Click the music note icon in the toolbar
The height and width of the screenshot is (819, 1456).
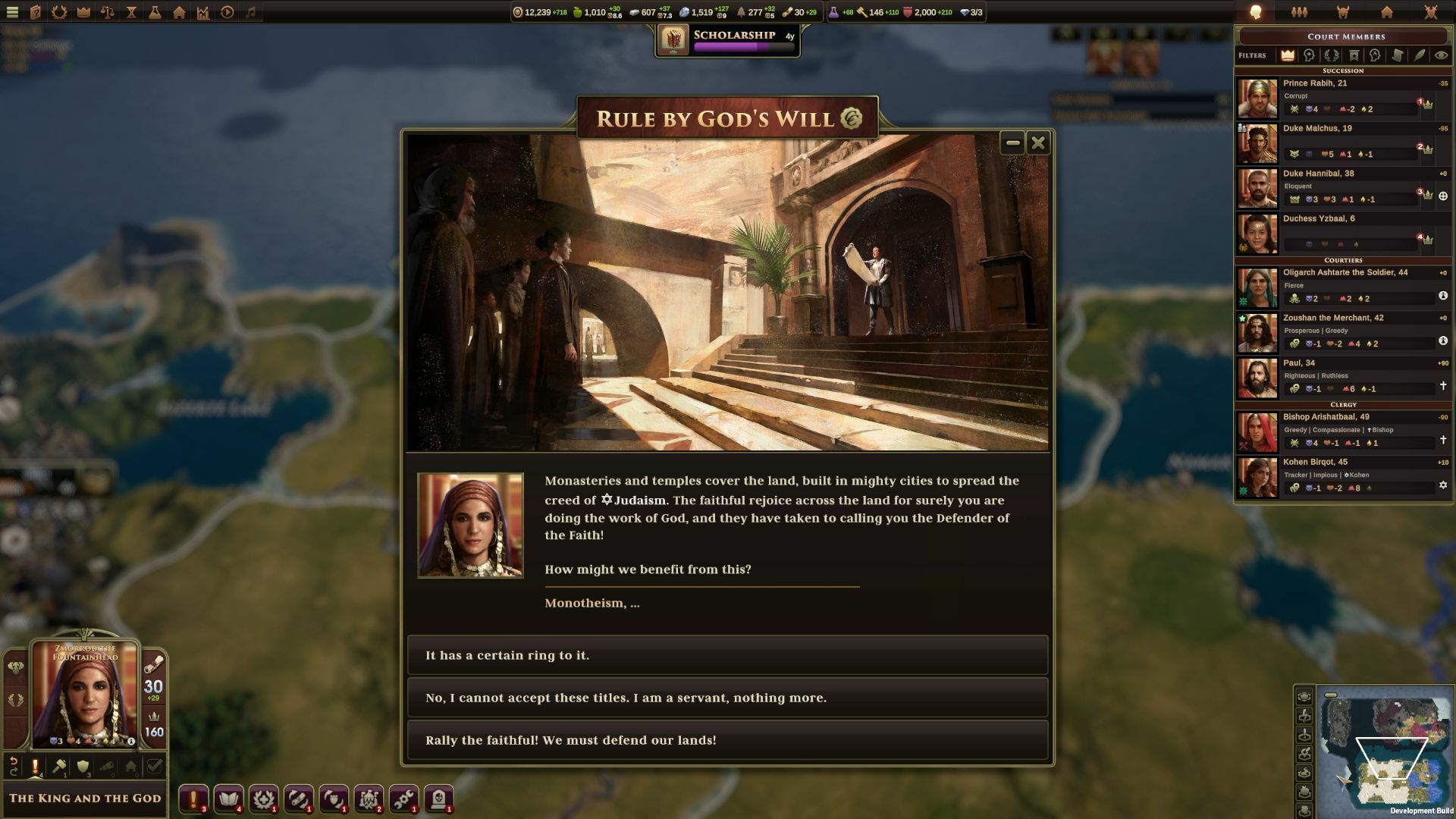point(252,11)
